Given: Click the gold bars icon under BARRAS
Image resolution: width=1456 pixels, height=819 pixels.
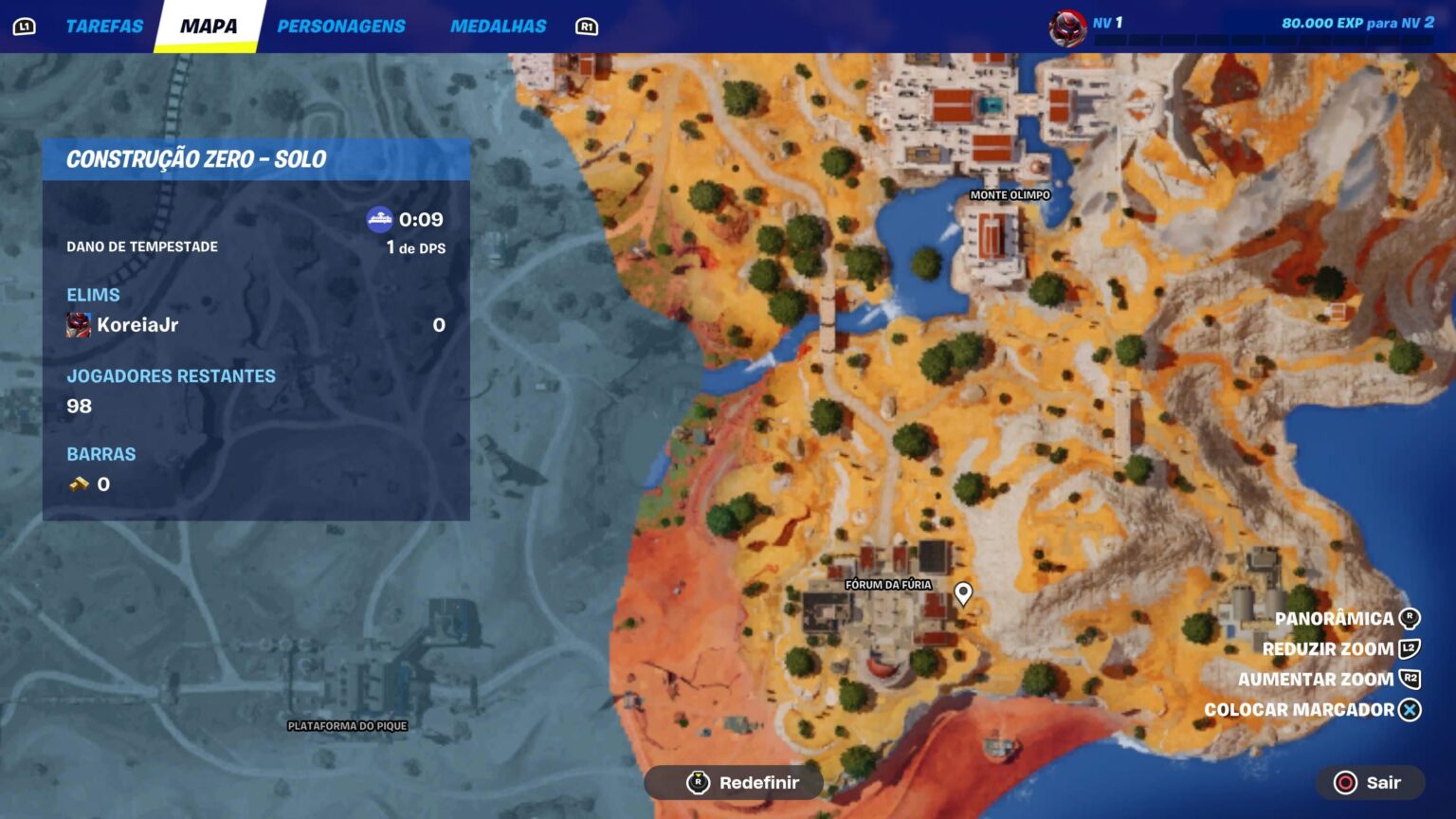Looking at the screenshot, I should pos(79,484).
